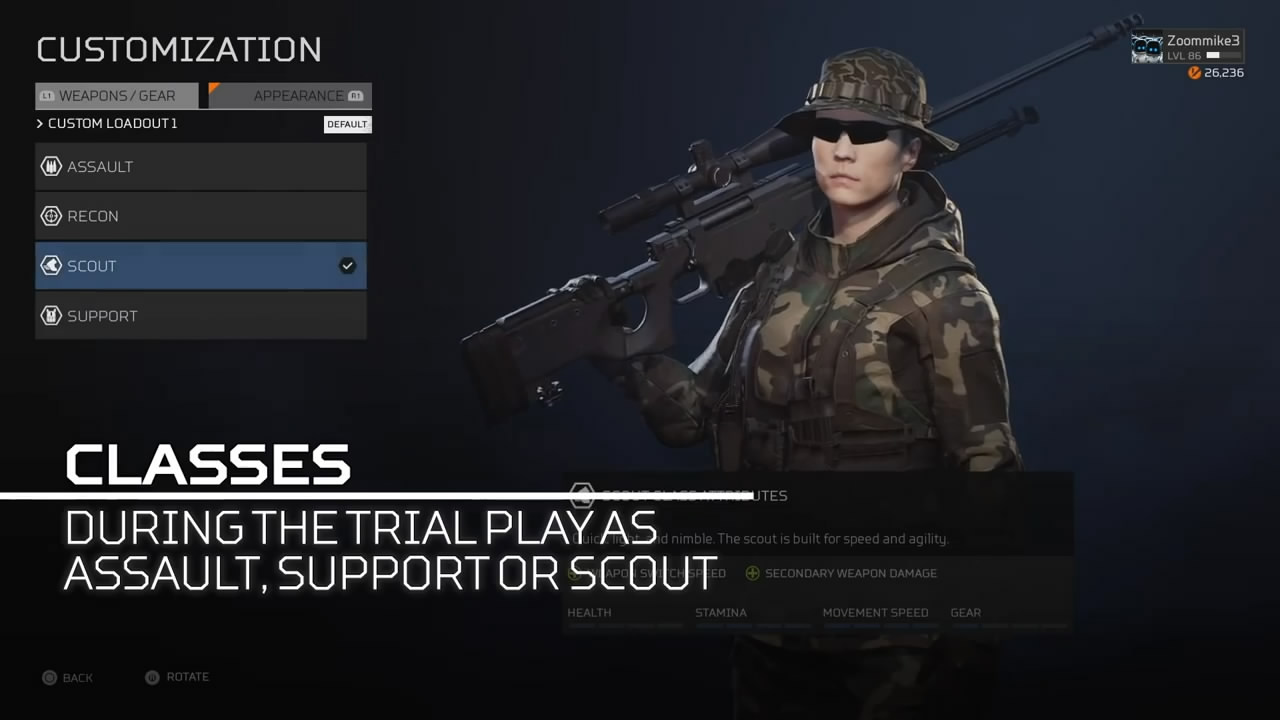The image size is (1280, 720).
Task: View the Zoommike3 player profile badge
Action: pos(1187,48)
